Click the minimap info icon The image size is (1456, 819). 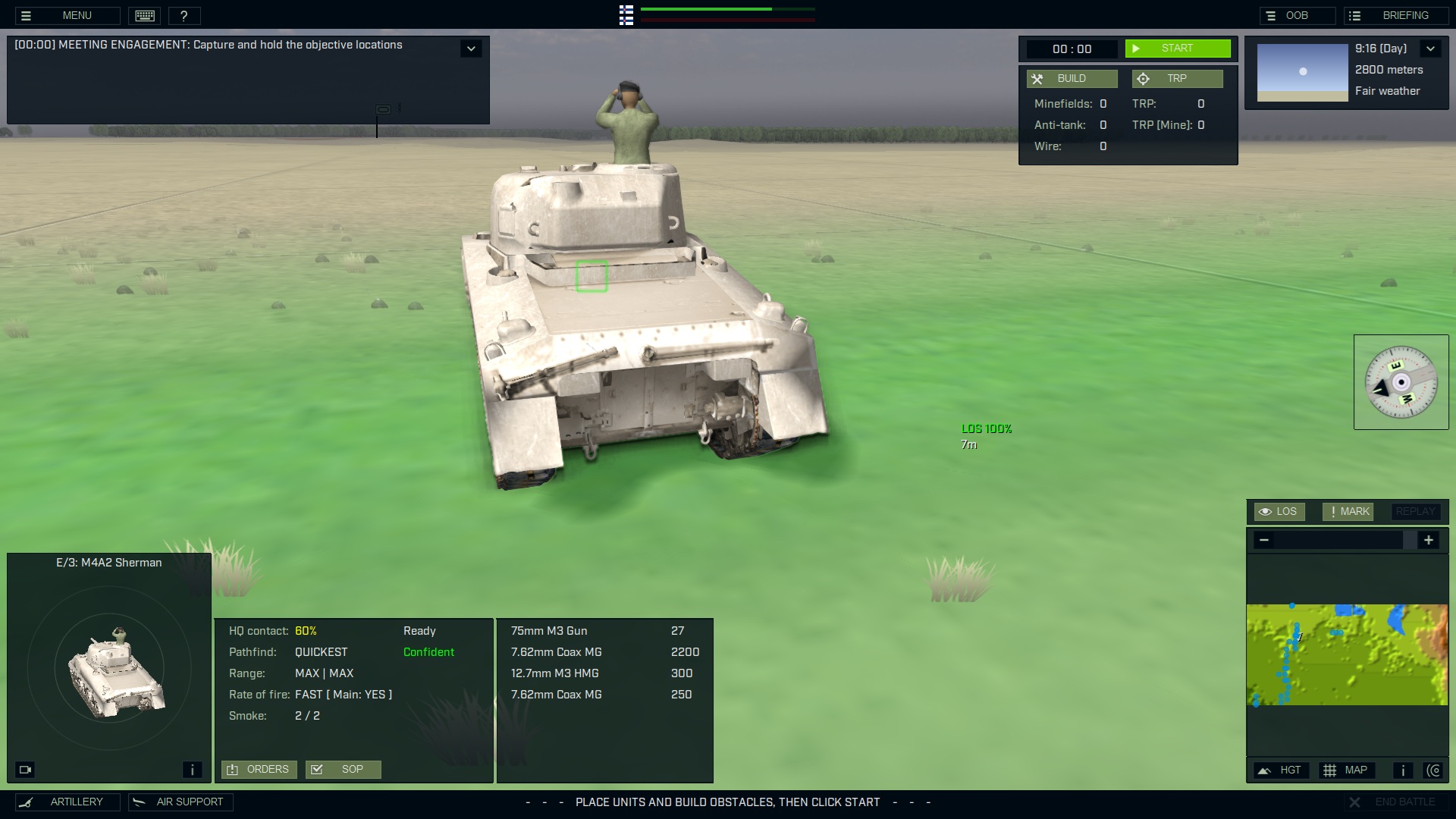(1402, 770)
